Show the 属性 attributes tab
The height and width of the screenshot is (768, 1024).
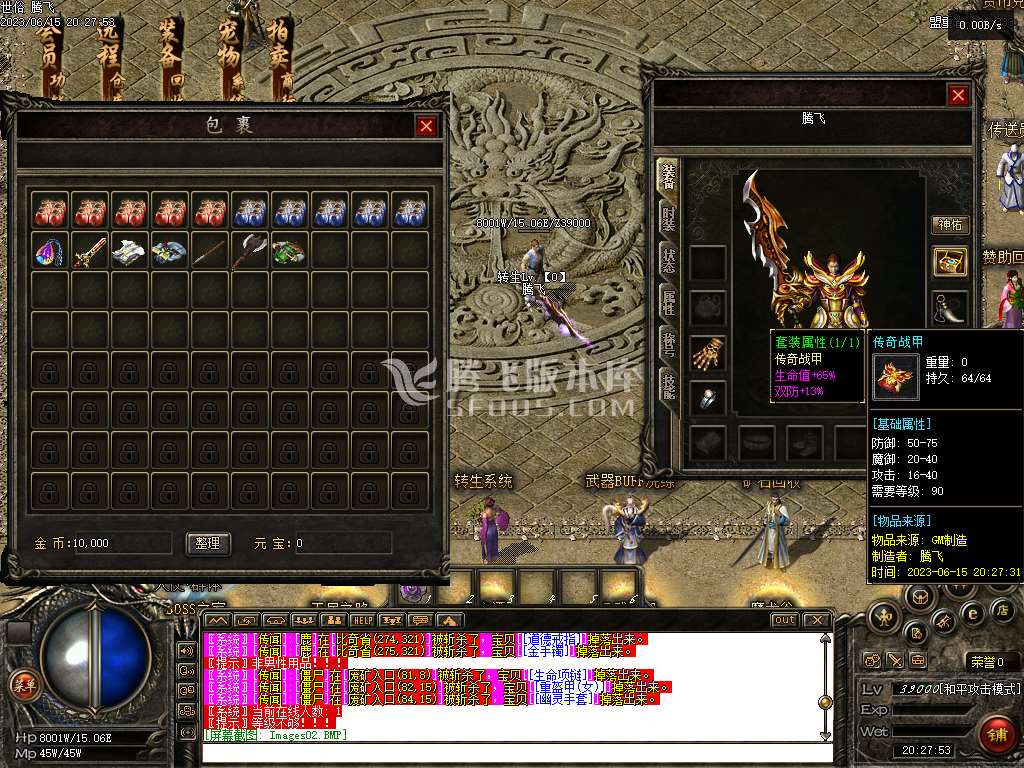click(x=666, y=301)
